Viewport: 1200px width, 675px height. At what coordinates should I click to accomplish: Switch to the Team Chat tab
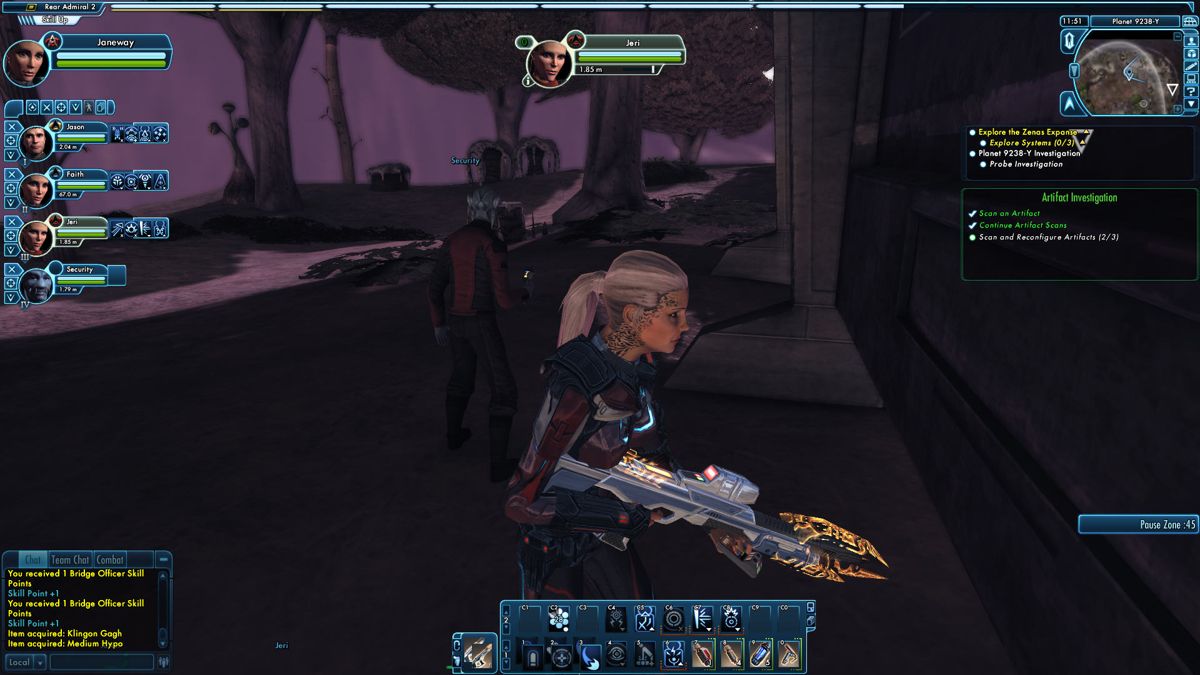70,560
